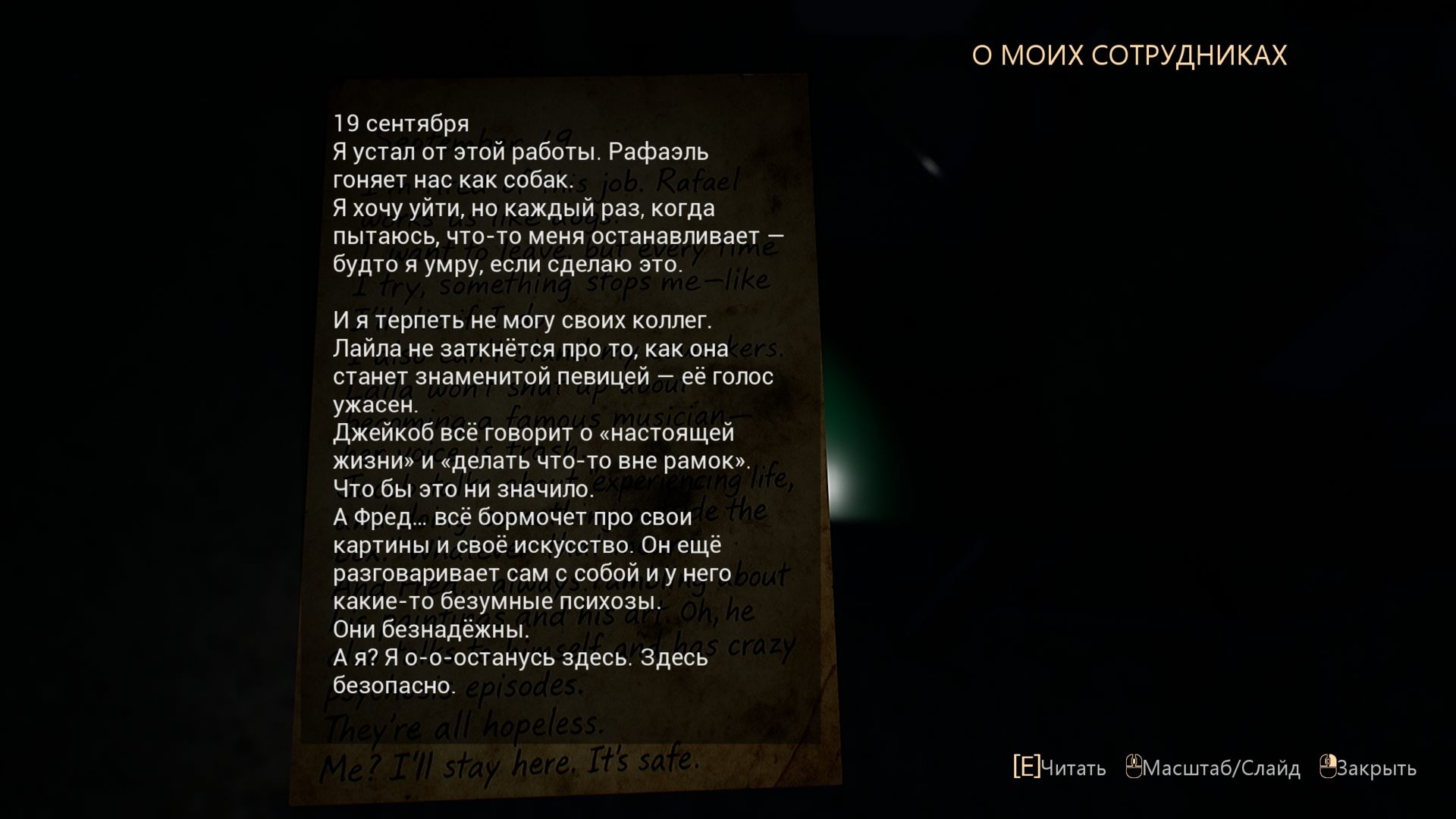This screenshot has height=819, width=1456.
Task: Select the mouse glyph in the Масштаб/Слайд prompt
Action: coord(1134,767)
